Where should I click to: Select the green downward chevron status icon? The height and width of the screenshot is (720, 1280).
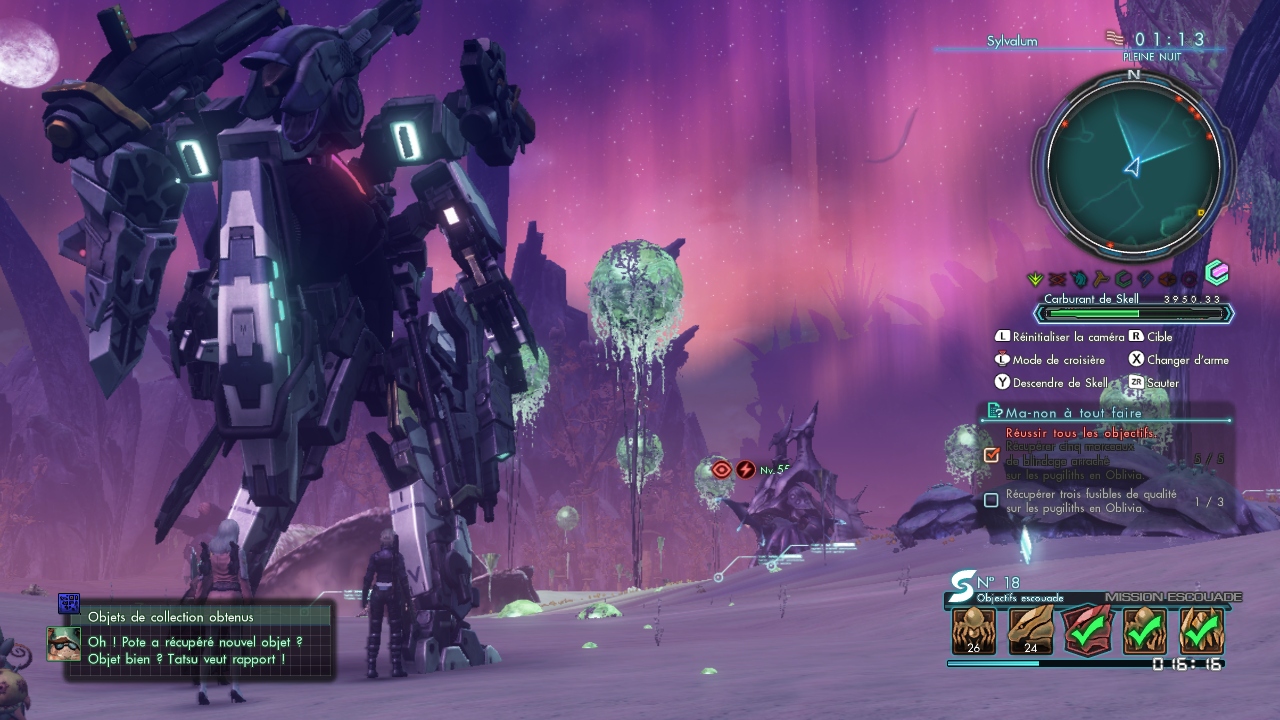point(1036,279)
